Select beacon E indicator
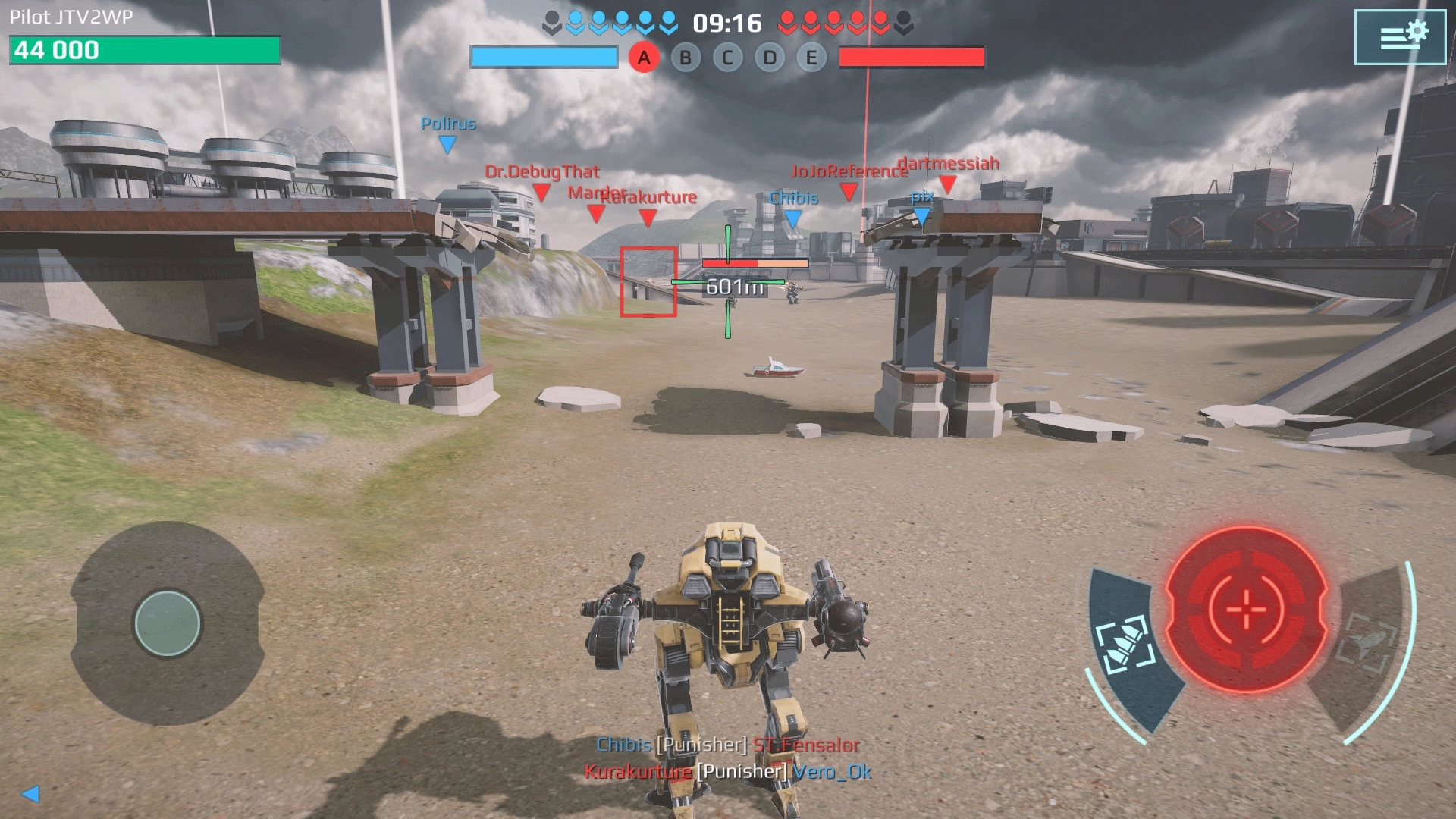This screenshot has height=819, width=1456. [811, 58]
